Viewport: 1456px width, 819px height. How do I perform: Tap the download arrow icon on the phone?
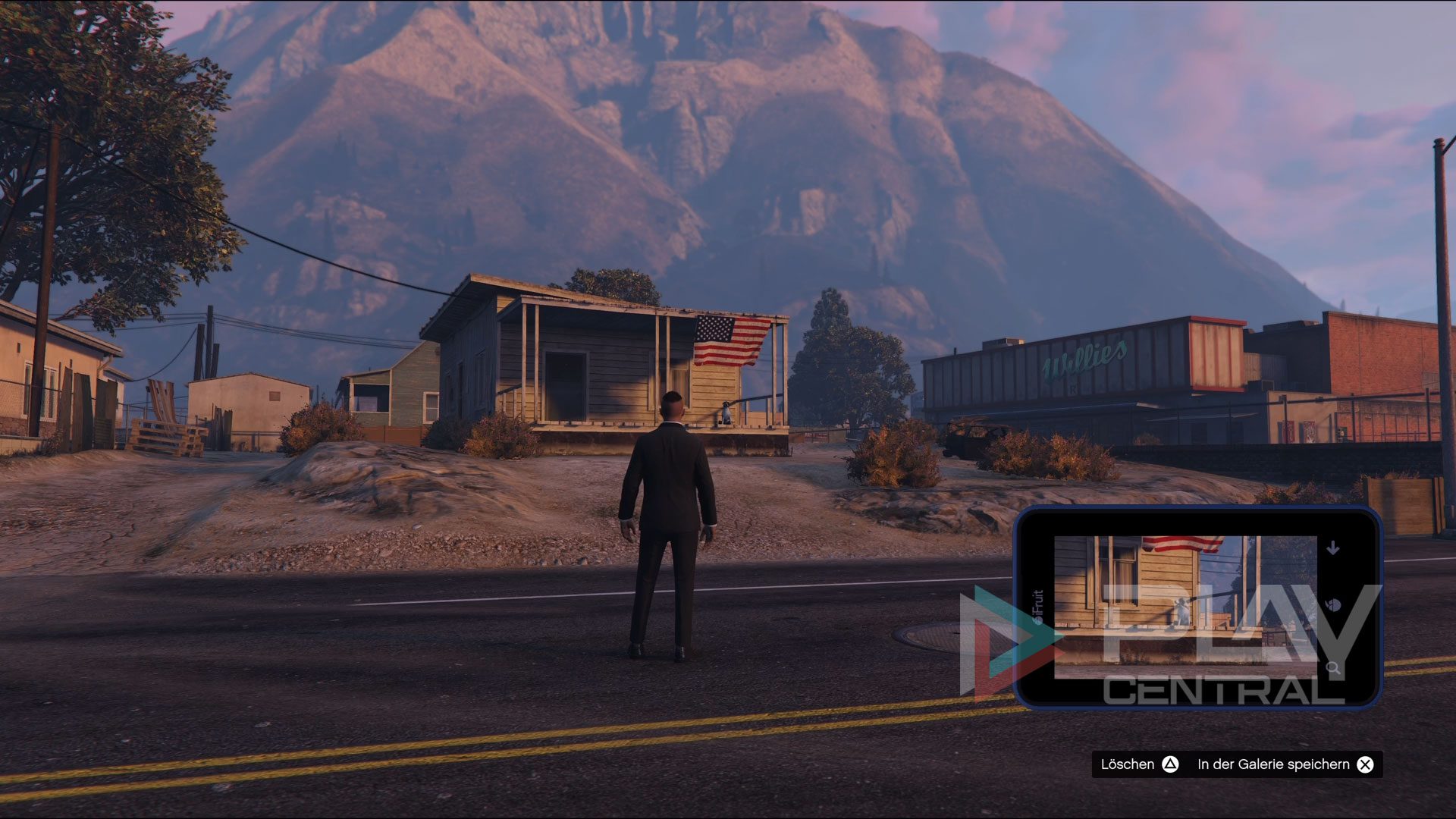click(x=1333, y=548)
